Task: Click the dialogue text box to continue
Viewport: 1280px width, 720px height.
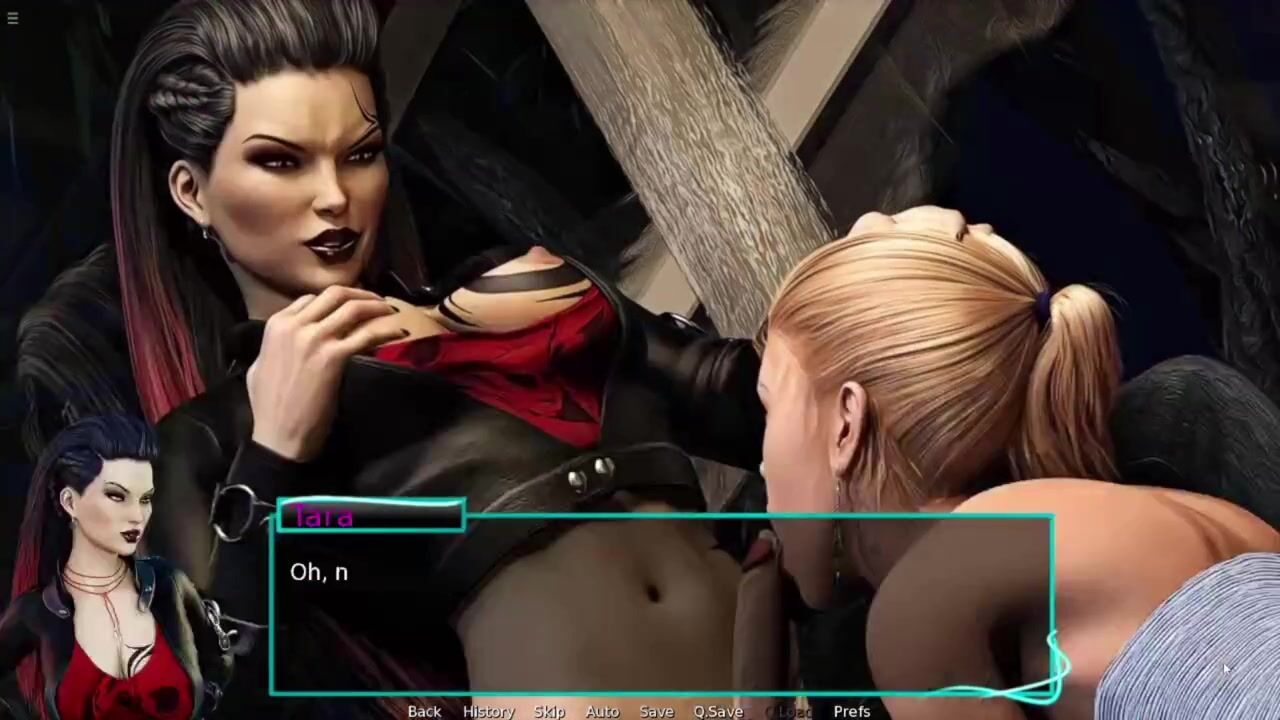Action: click(x=660, y=610)
